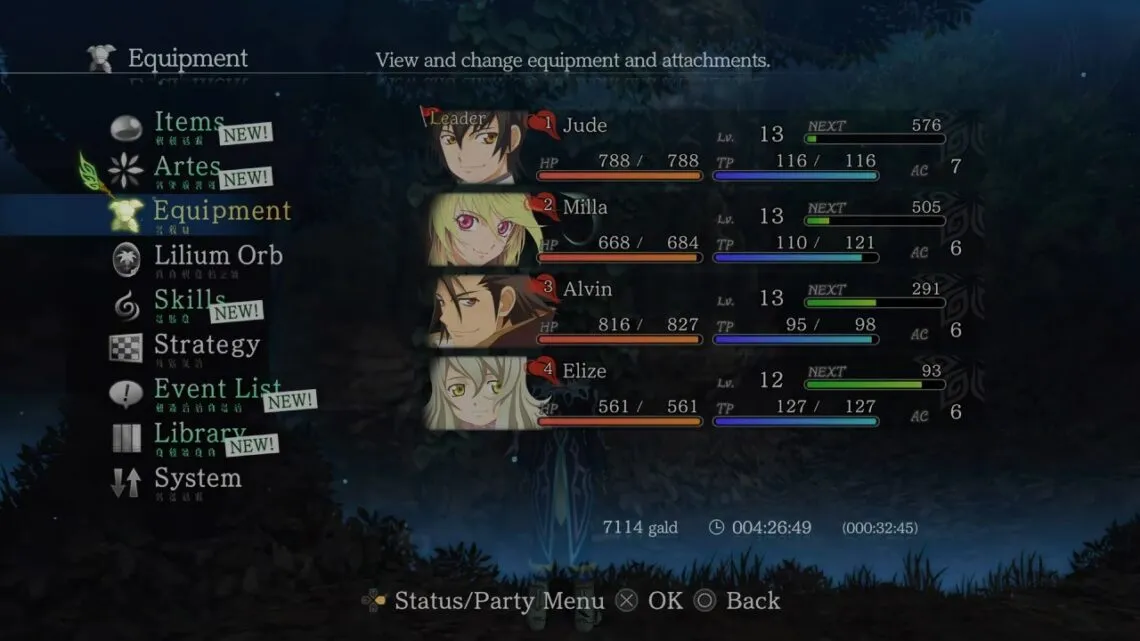Select the System menu option
Screen dimensions: 1140x641
pos(197,478)
